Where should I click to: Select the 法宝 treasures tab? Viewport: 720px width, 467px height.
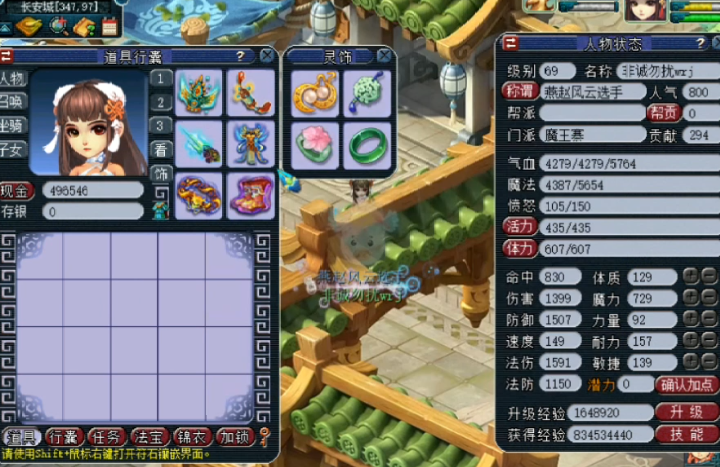(x=149, y=437)
